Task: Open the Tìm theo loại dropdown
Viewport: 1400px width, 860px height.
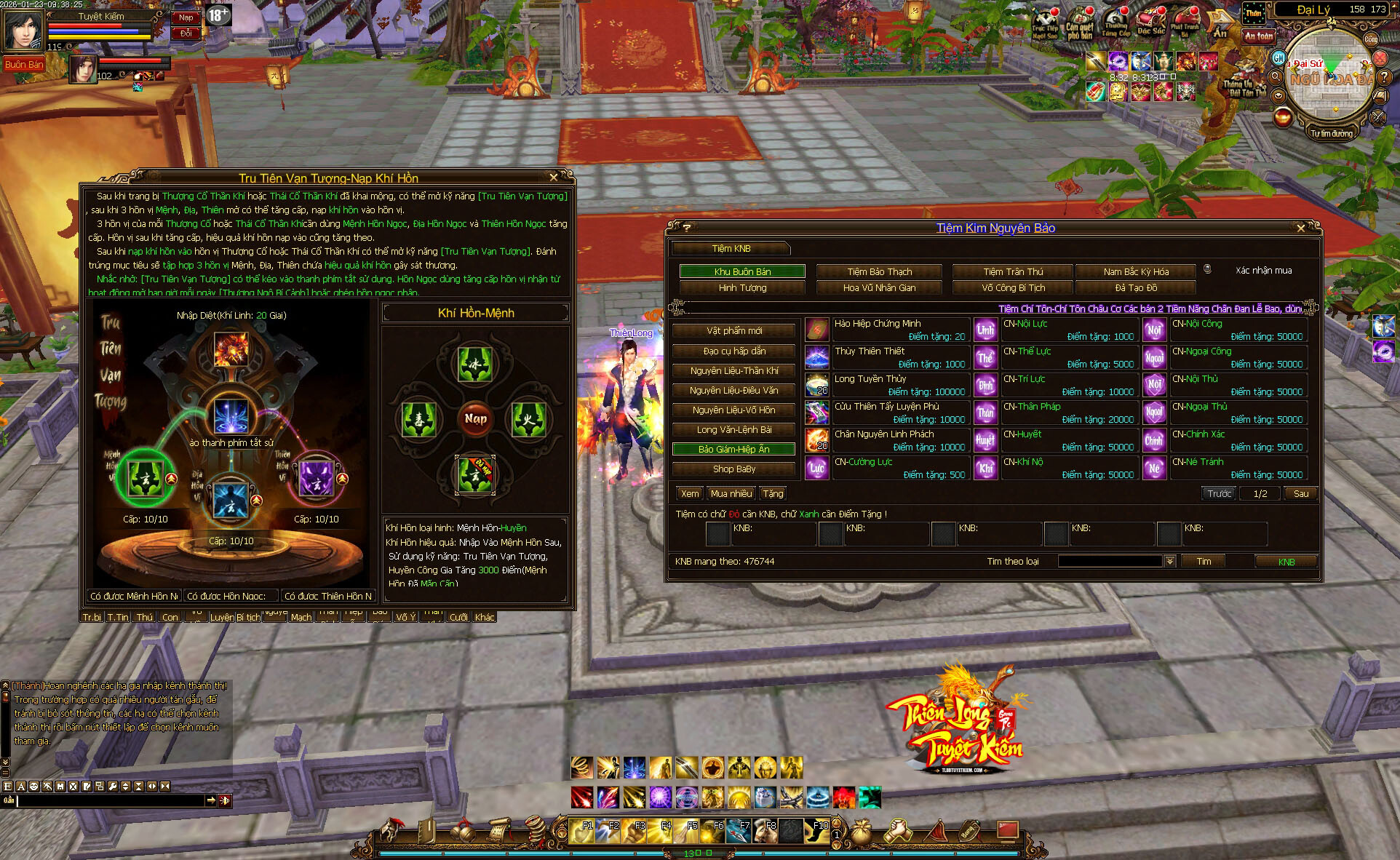Action: 1170,562
